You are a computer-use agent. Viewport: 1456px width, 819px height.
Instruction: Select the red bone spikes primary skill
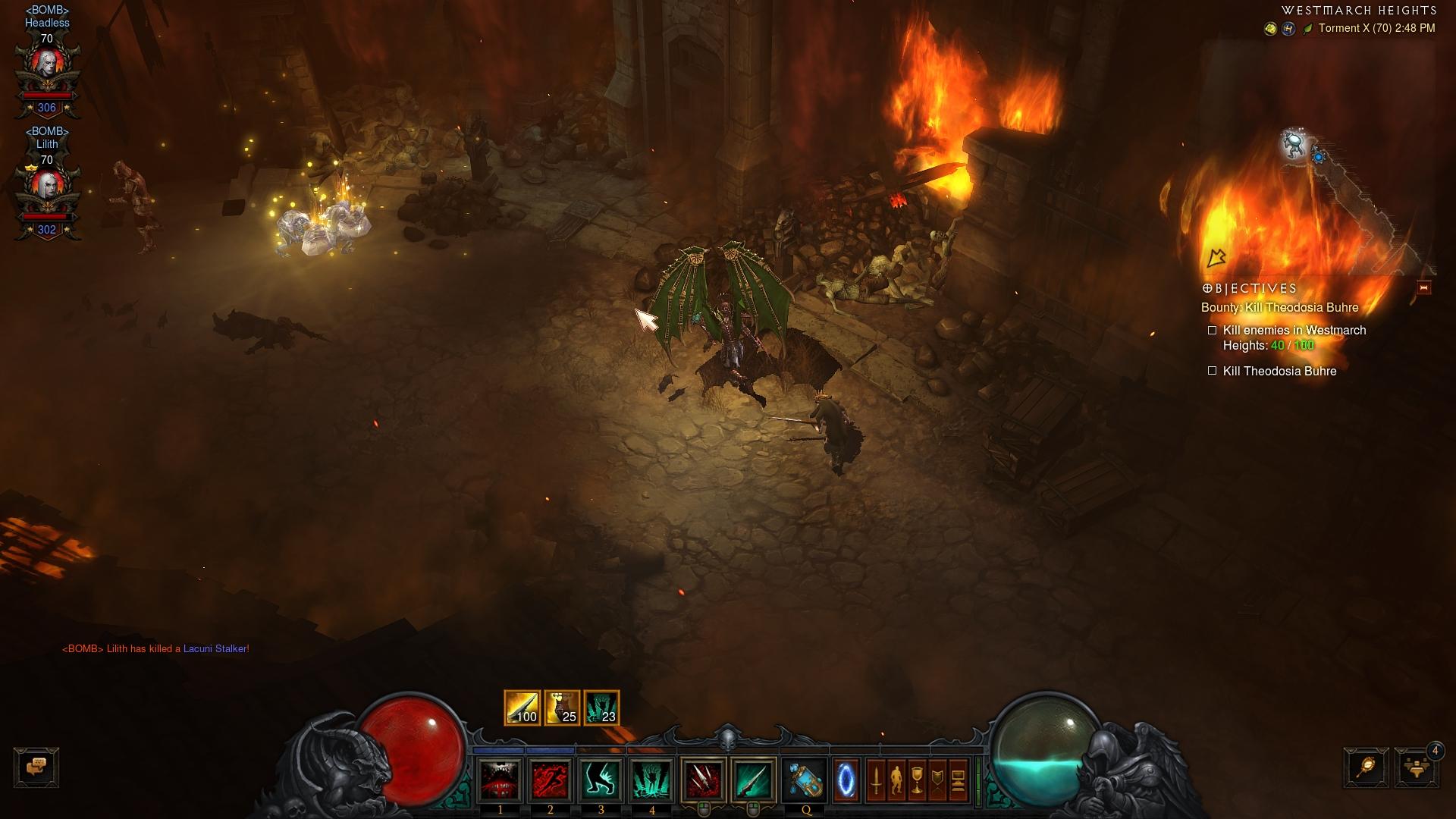coord(703,780)
